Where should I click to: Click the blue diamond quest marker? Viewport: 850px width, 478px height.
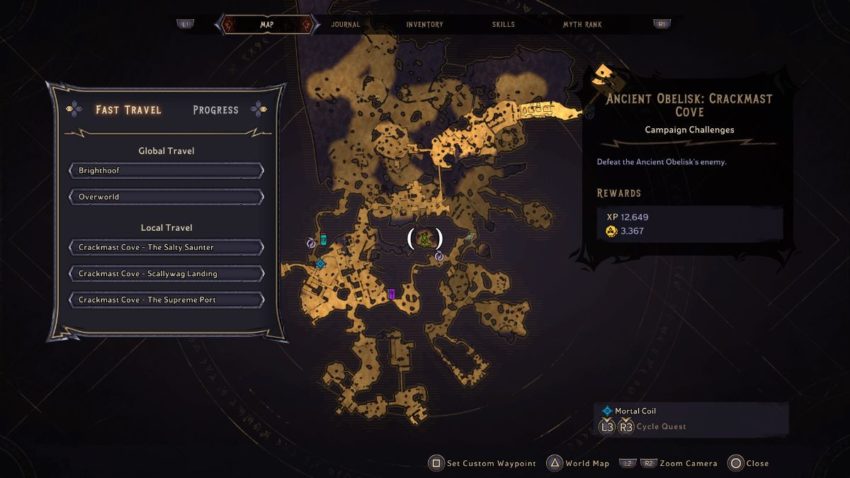coord(320,264)
